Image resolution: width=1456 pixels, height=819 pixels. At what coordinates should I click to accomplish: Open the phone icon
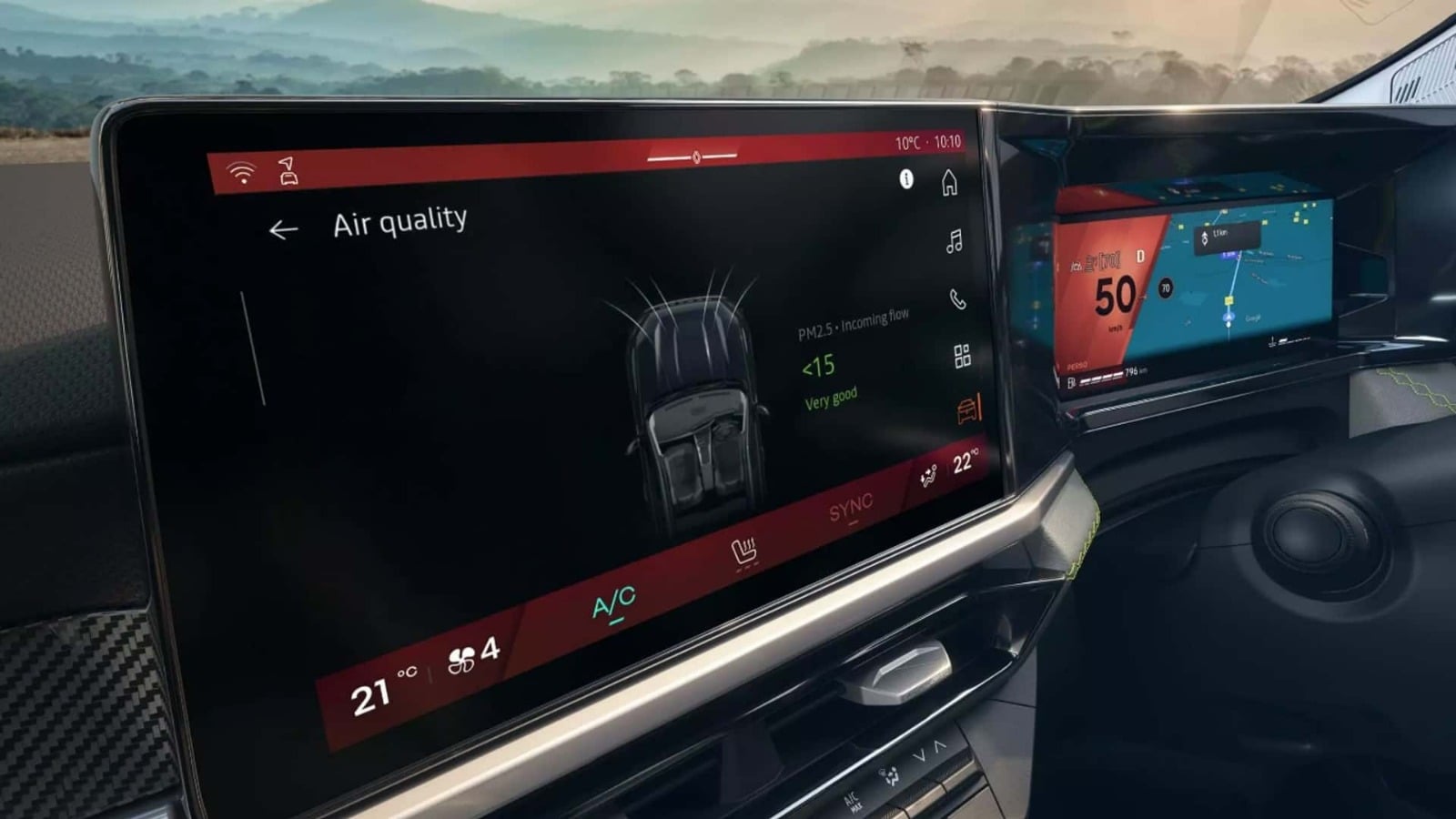957,297
